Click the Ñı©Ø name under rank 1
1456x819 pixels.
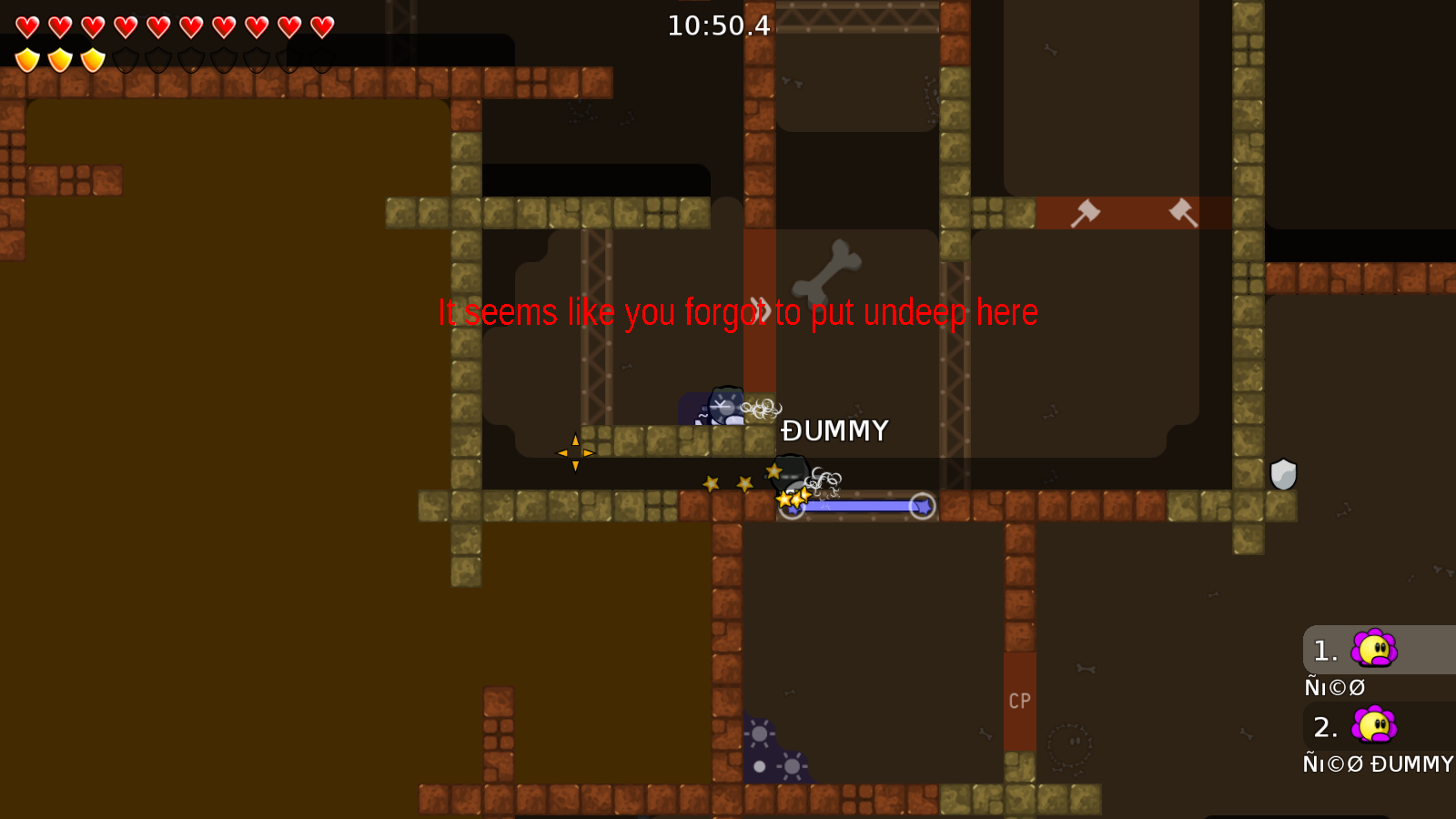1334,687
